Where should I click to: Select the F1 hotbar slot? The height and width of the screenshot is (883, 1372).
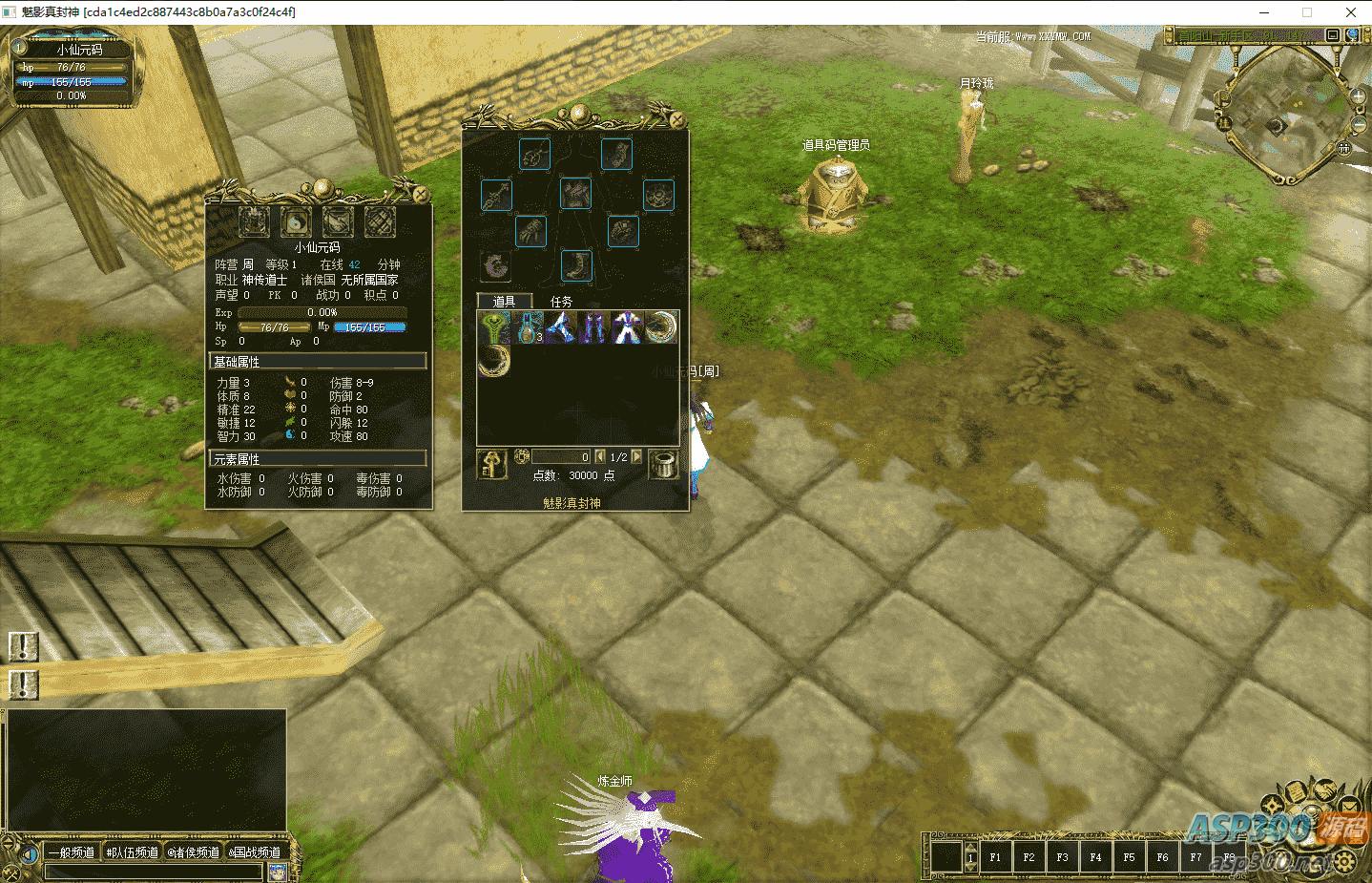pyautogui.click(x=995, y=856)
